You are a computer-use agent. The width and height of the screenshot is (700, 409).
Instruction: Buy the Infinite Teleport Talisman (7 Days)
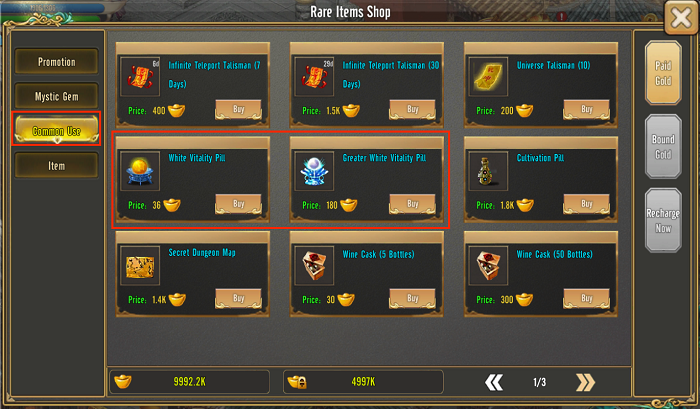click(238, 109)
